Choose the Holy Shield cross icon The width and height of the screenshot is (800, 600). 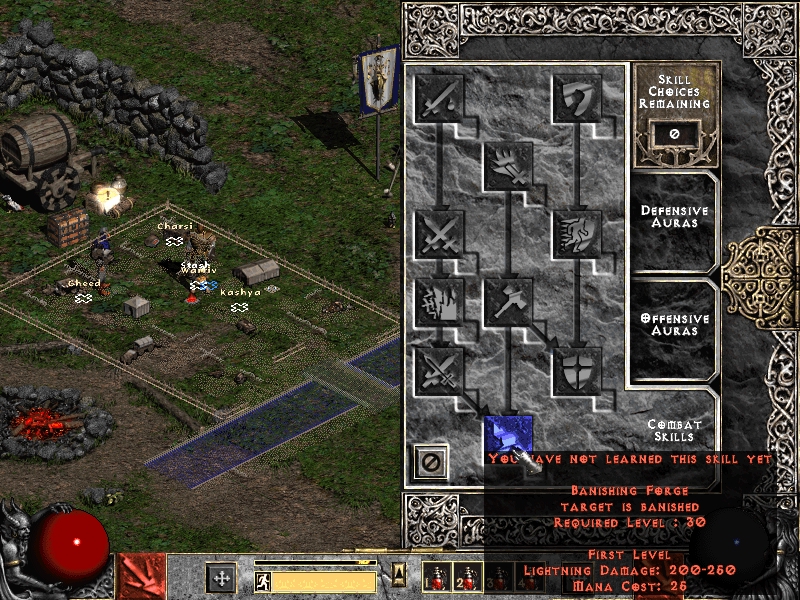click(x=578, y=370)
